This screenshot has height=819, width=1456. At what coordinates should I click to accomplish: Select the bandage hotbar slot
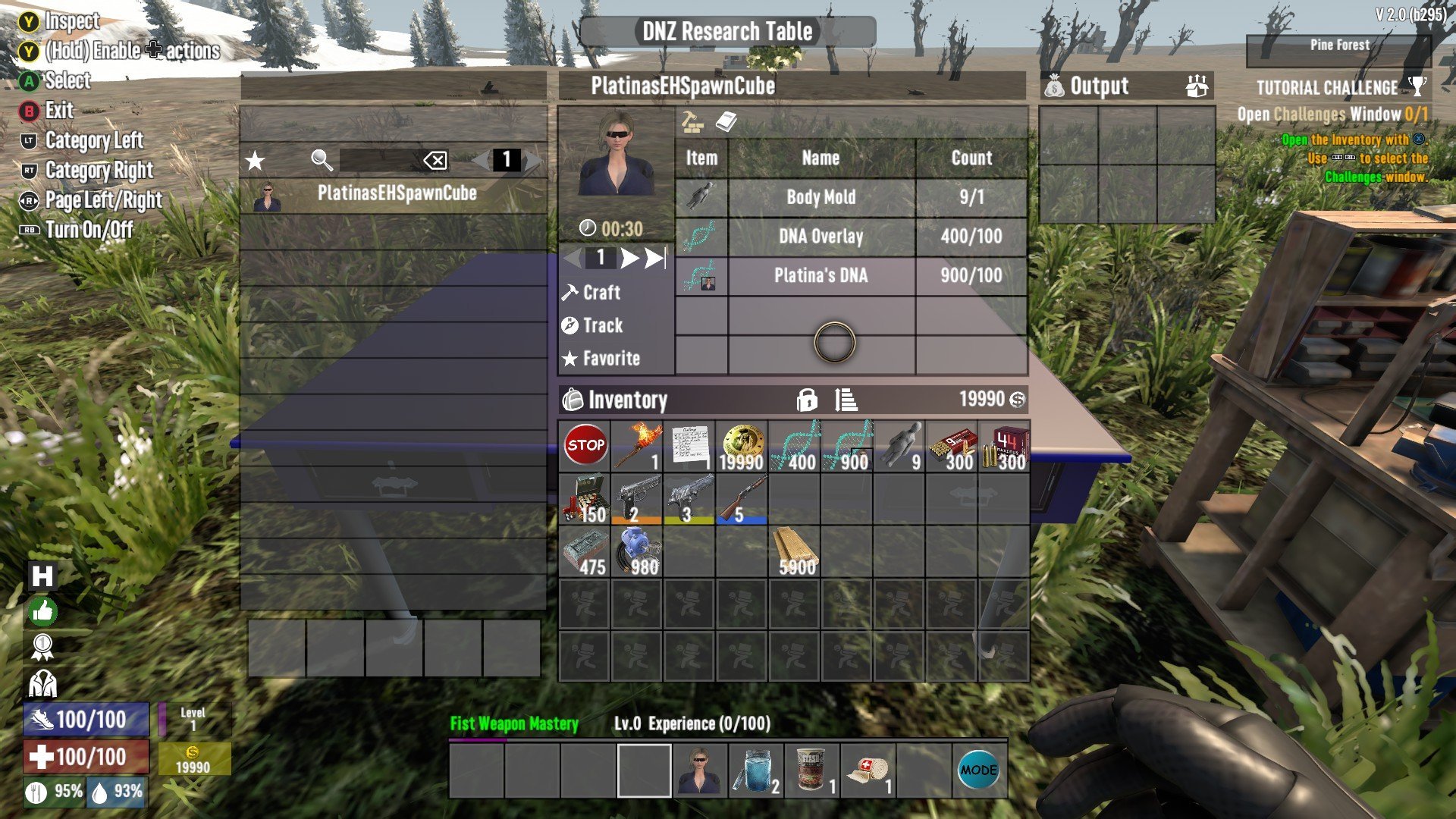tap(868, 771)
